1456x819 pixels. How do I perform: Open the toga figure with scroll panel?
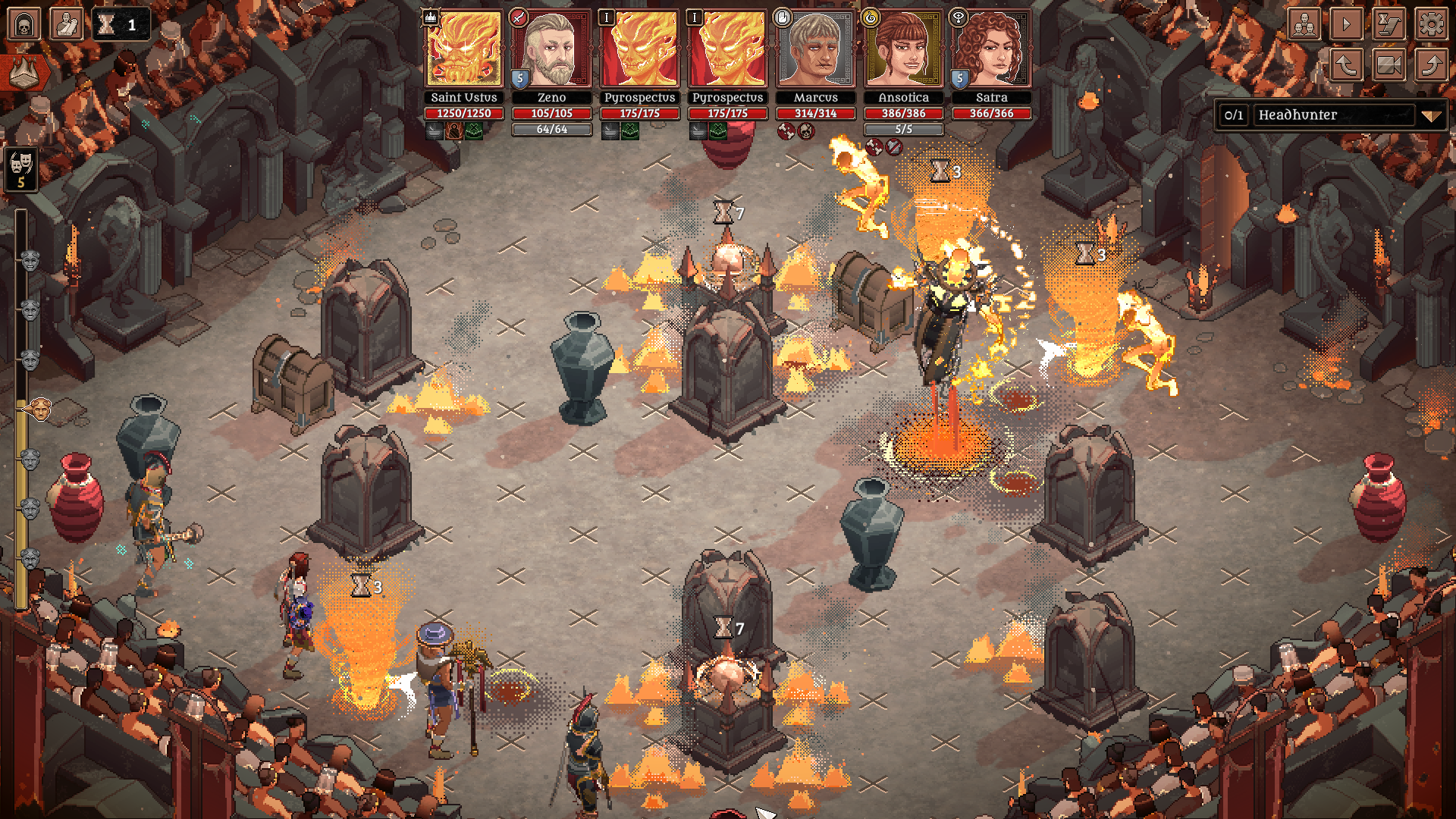point(66,24)
